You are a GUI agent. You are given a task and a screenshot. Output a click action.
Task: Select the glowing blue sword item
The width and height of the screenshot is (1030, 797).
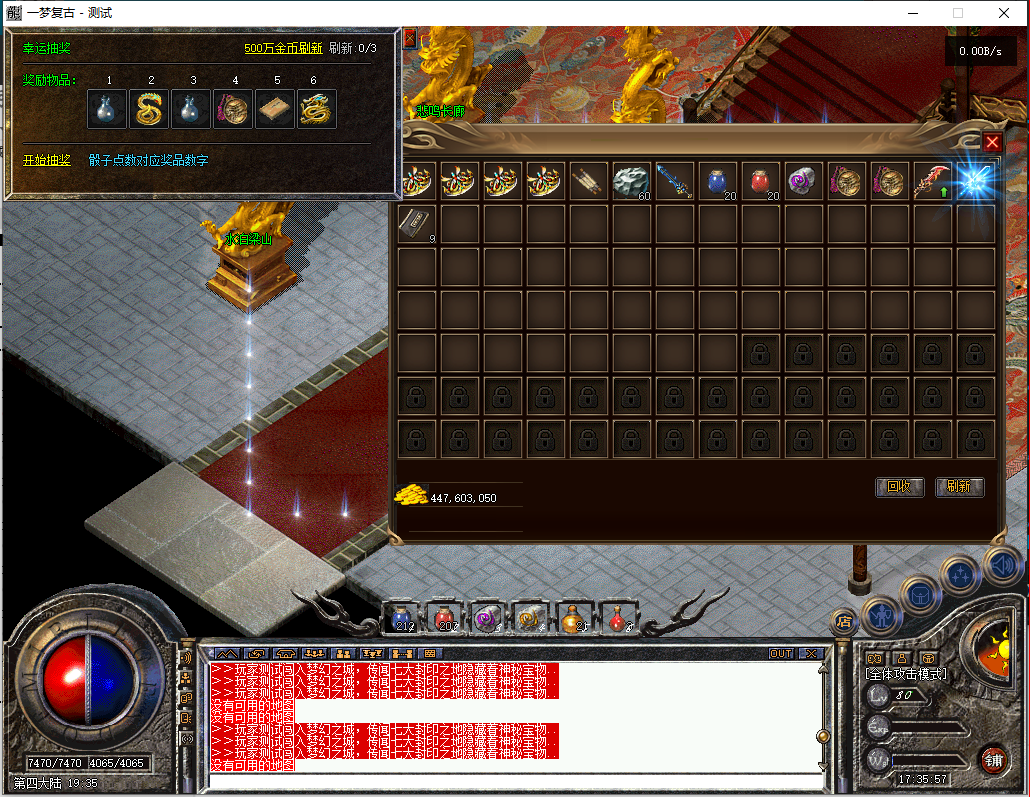(x=974, y=182)
